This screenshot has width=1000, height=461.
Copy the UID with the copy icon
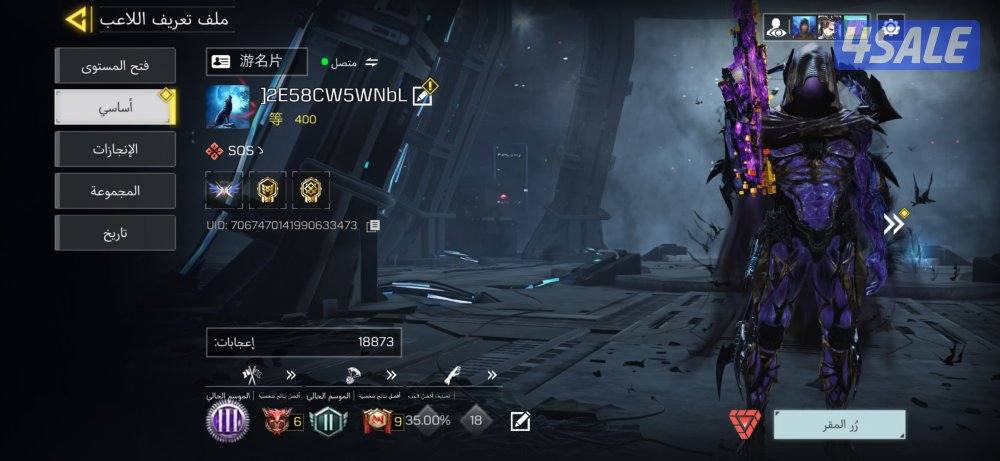click(x=373, y=225)
